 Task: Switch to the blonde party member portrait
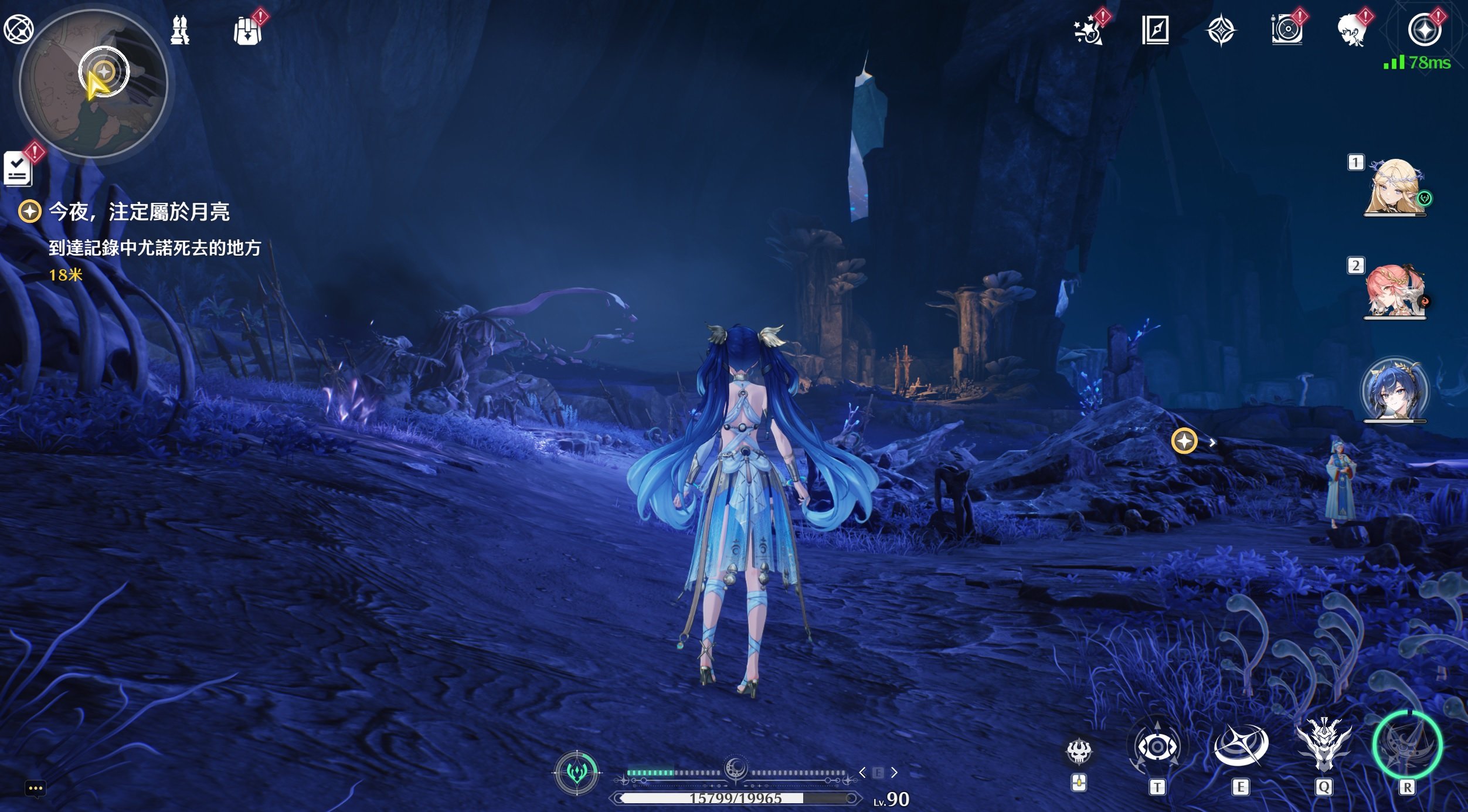click(1395, 187)
